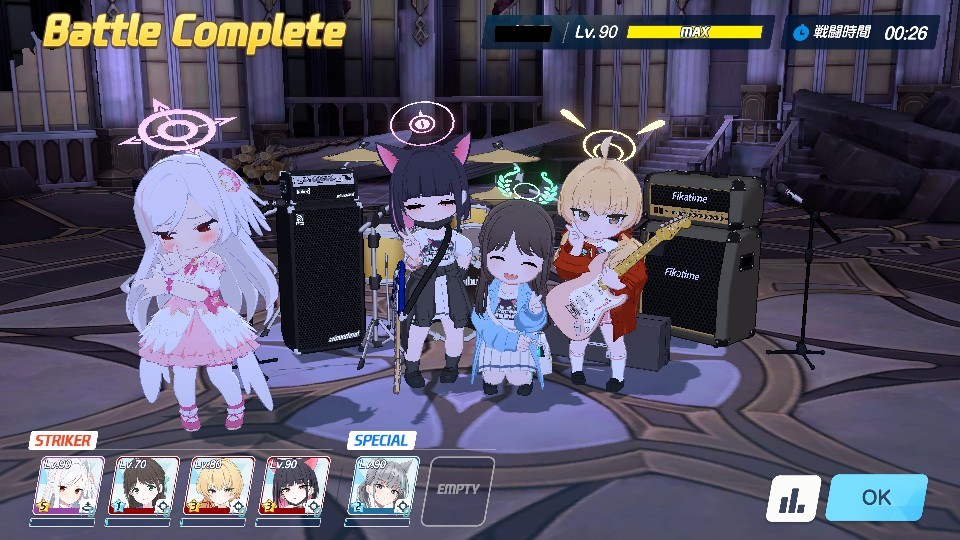Click the EMPTY special slot
960x540 pixels.
coord(457,489)
